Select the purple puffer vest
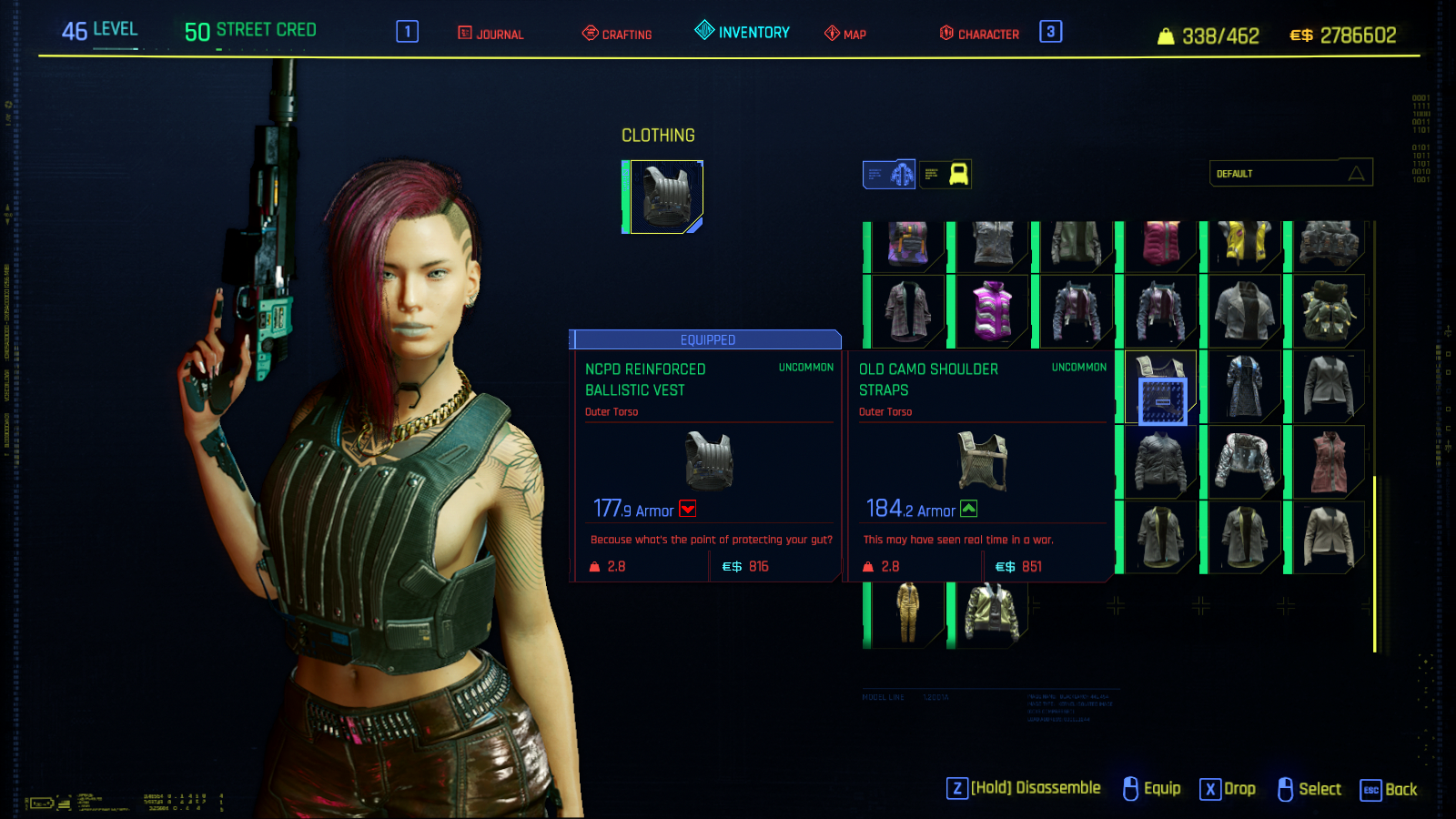This screenshot has width=1456, height=819. click(992, 310)
